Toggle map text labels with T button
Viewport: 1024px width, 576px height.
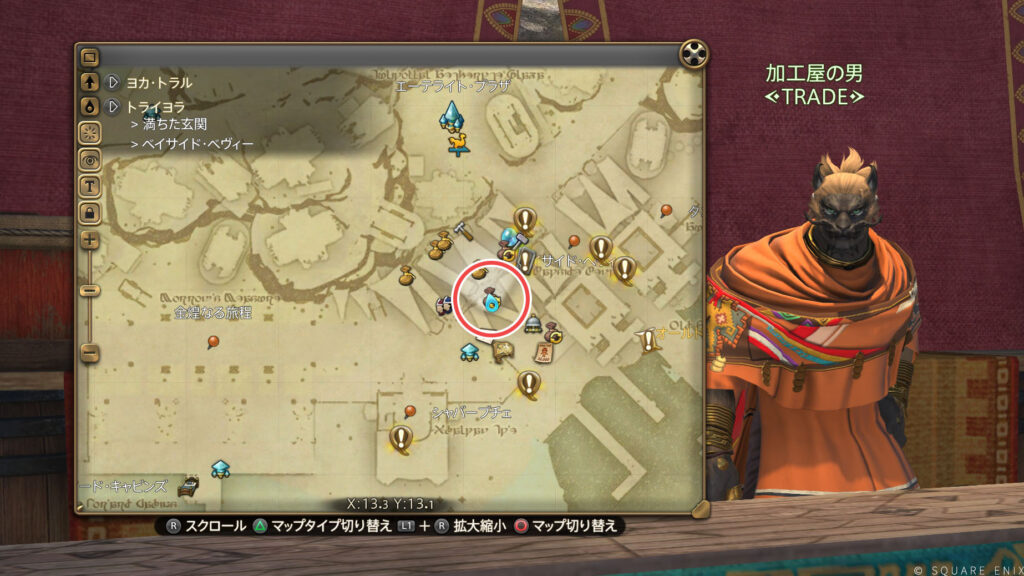[x=90, y=186]
